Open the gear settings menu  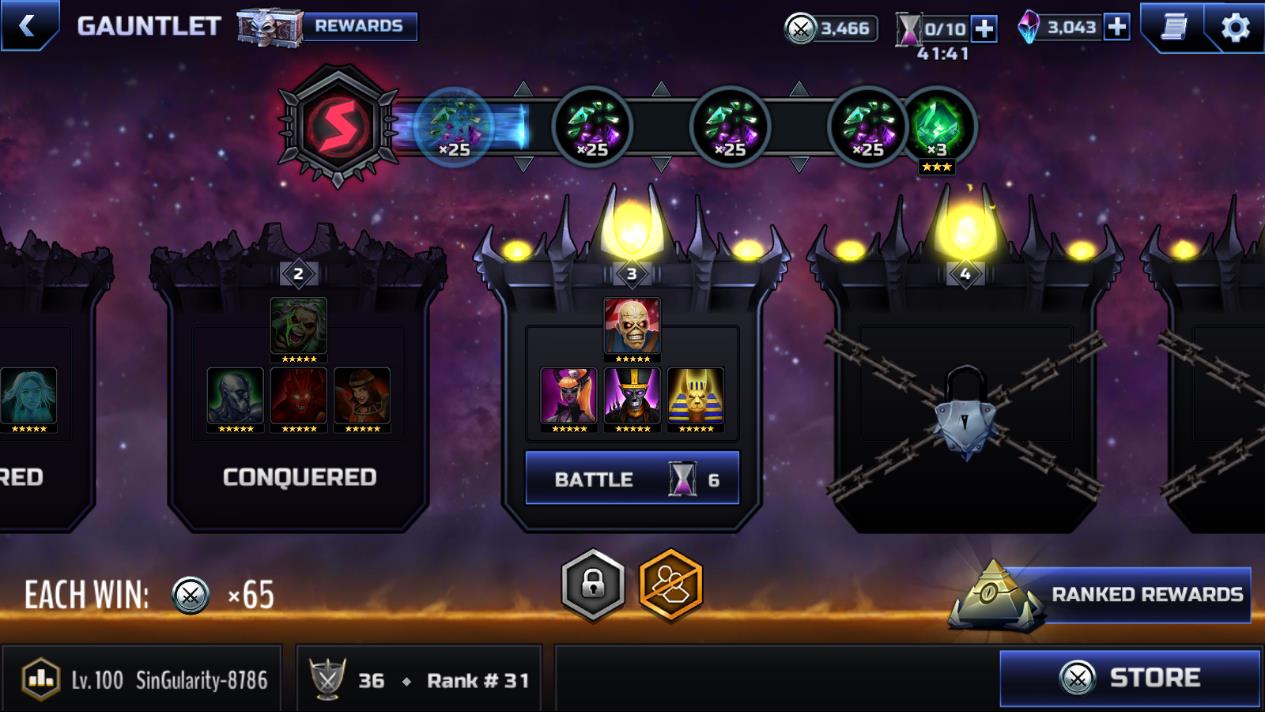tap(1235, 27)
